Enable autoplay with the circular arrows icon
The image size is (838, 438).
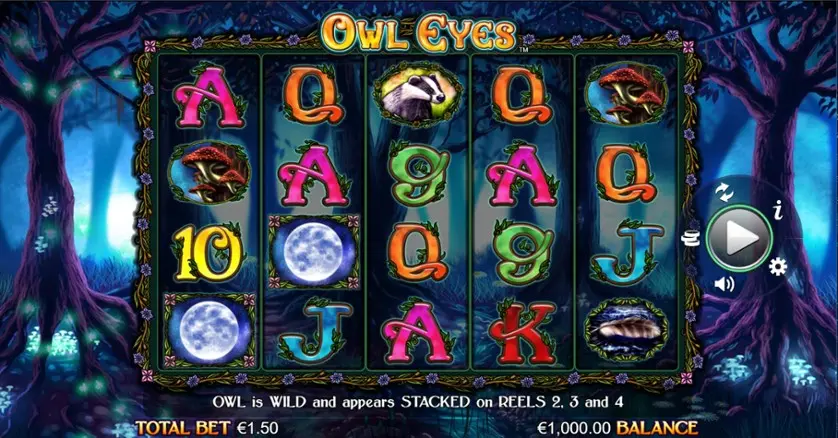point(726,191)
